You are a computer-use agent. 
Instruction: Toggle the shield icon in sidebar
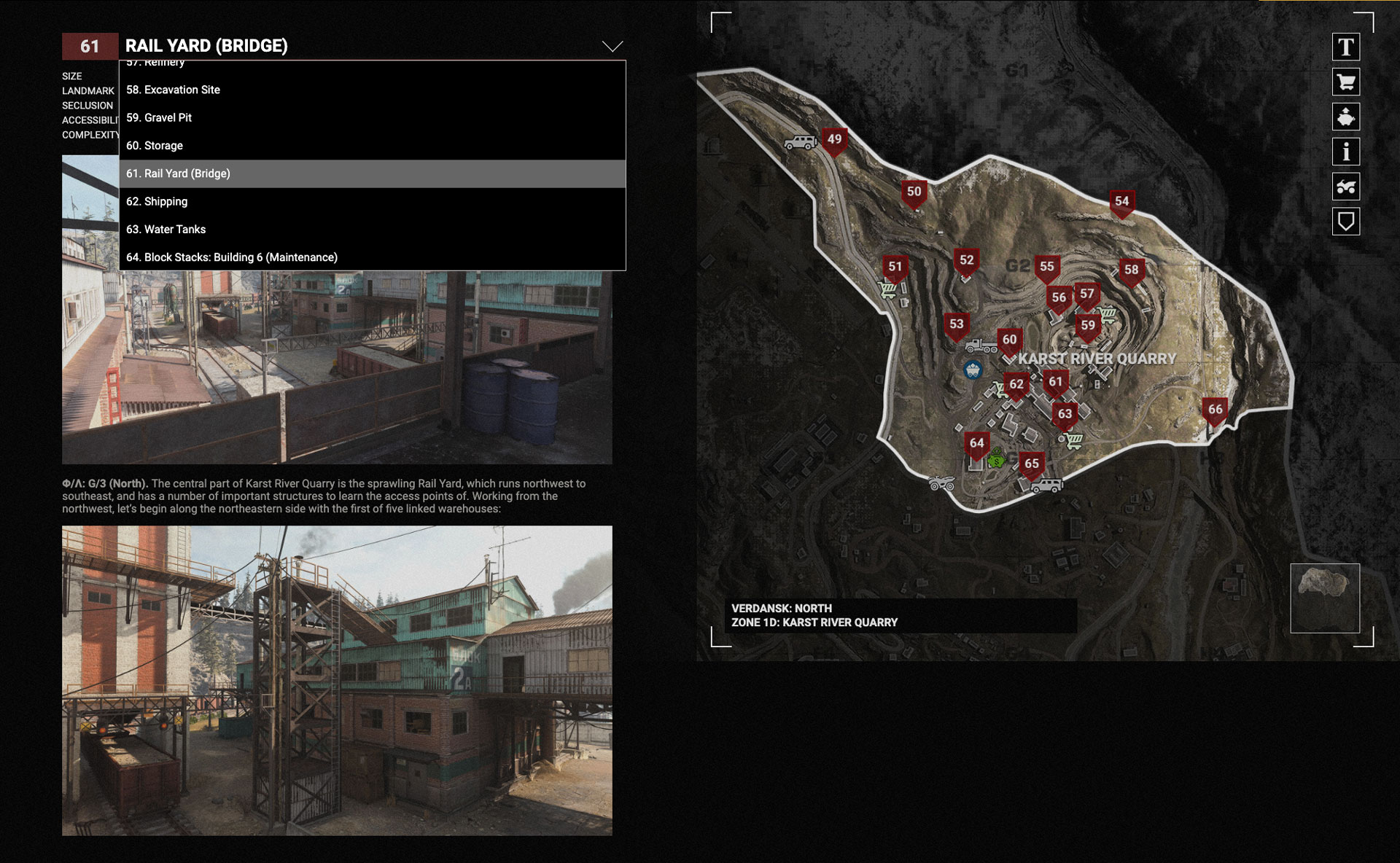[1346, 222]
